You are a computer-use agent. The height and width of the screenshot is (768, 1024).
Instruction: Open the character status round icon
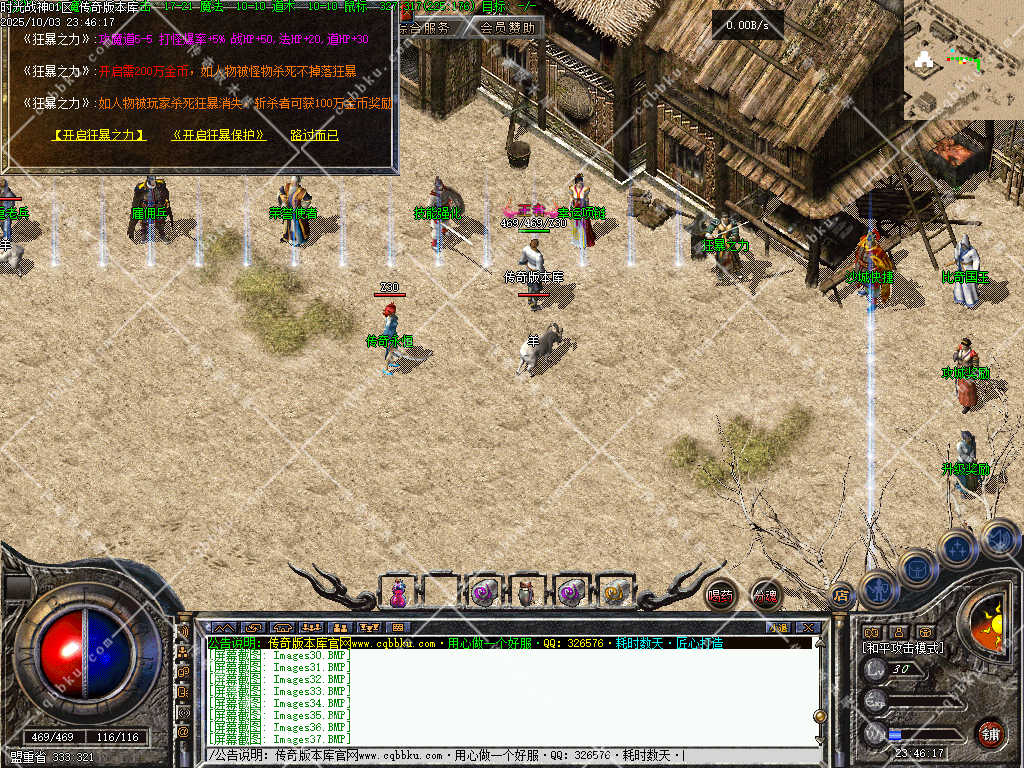tap(879, 588)
